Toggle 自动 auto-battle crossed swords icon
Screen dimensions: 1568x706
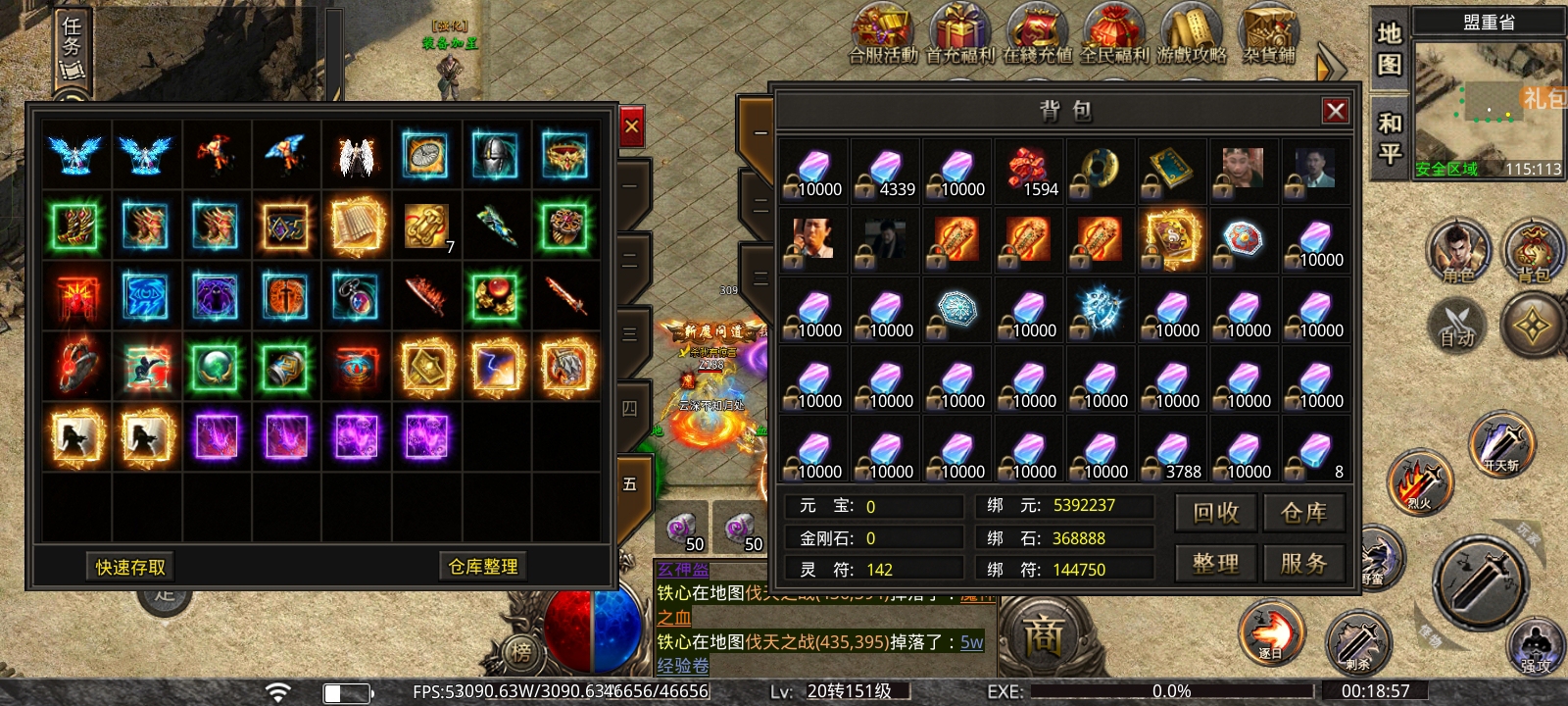coord(1457,323)
